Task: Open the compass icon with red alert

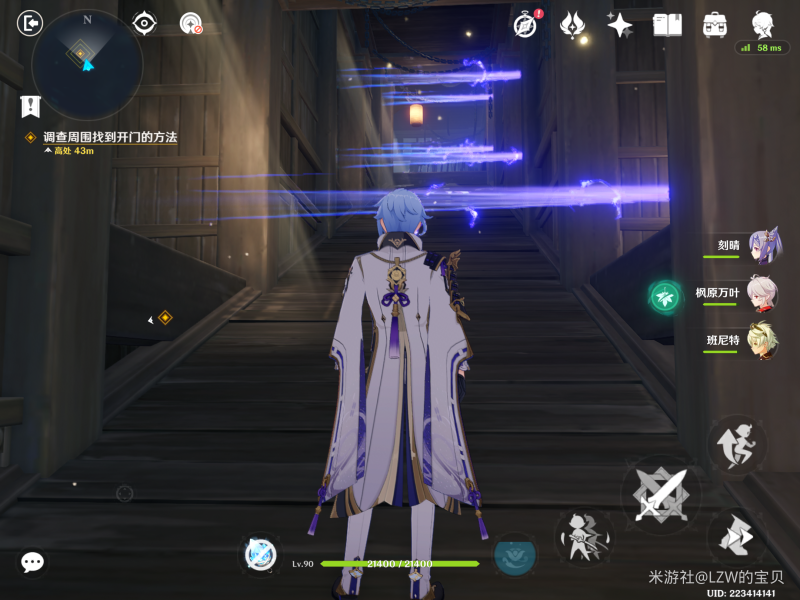Action: click(526, 24)
